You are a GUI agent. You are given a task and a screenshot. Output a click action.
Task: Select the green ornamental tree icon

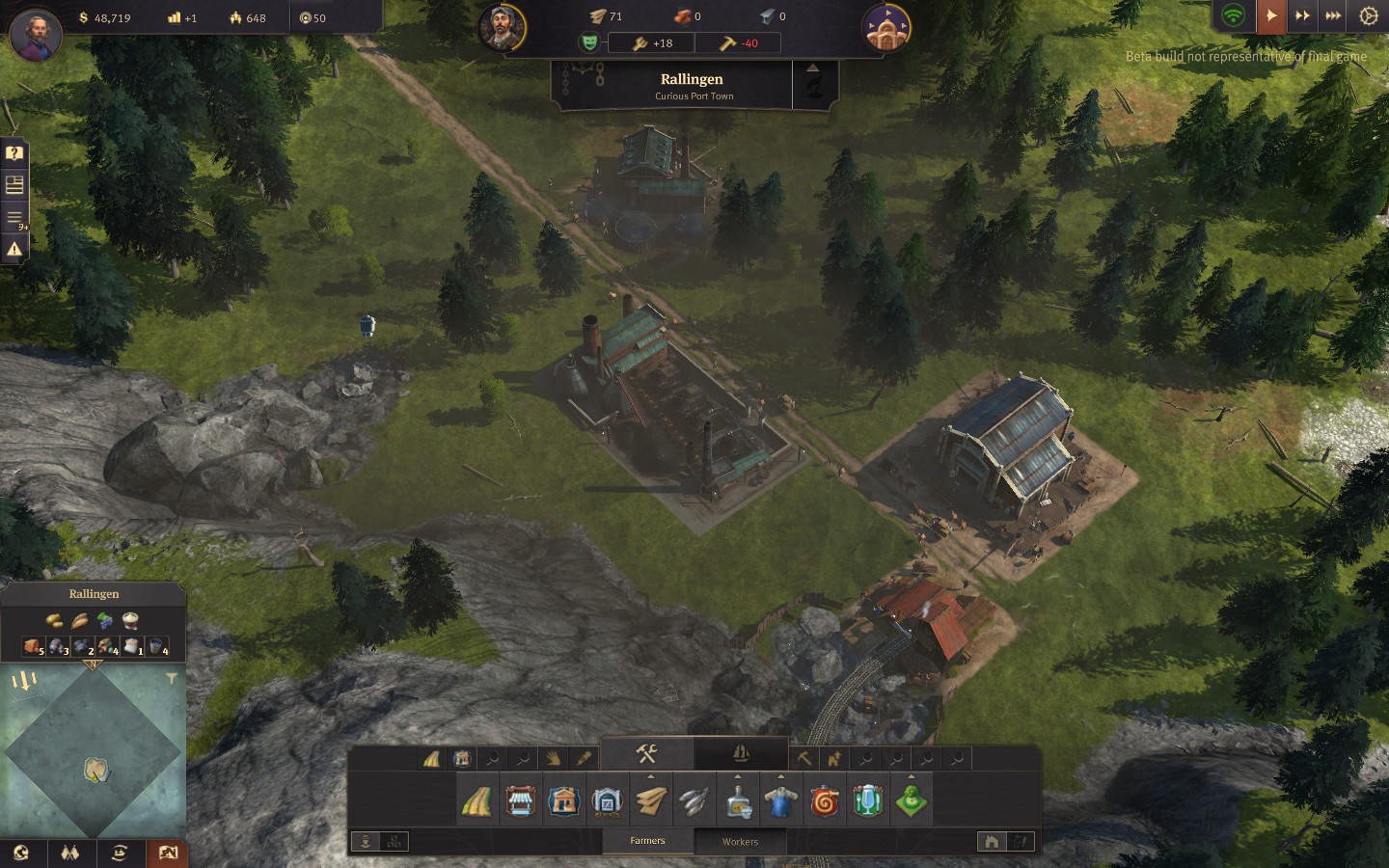point(912,801)
